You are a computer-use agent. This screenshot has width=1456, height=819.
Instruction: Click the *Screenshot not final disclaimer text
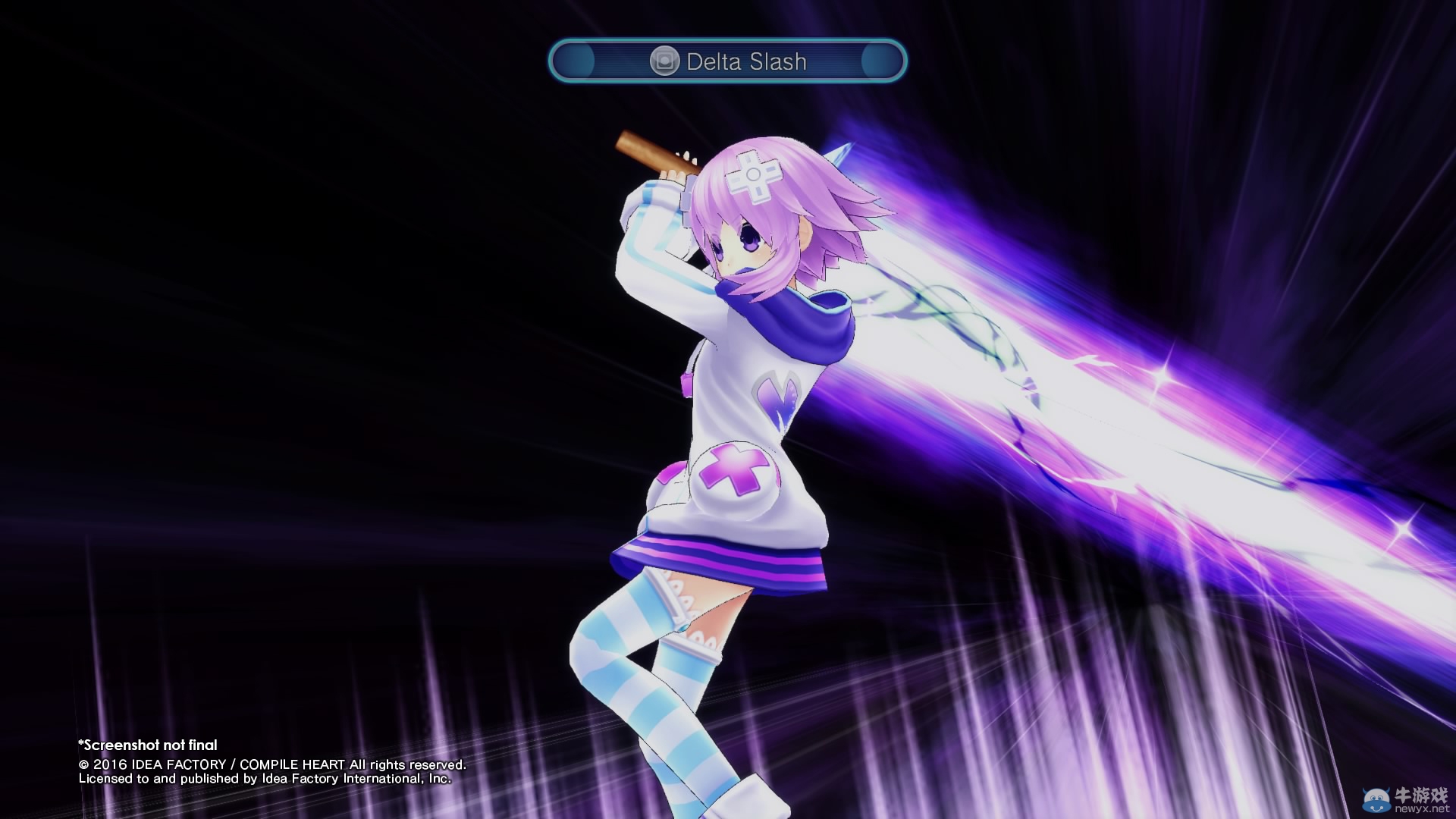[148, 745]
